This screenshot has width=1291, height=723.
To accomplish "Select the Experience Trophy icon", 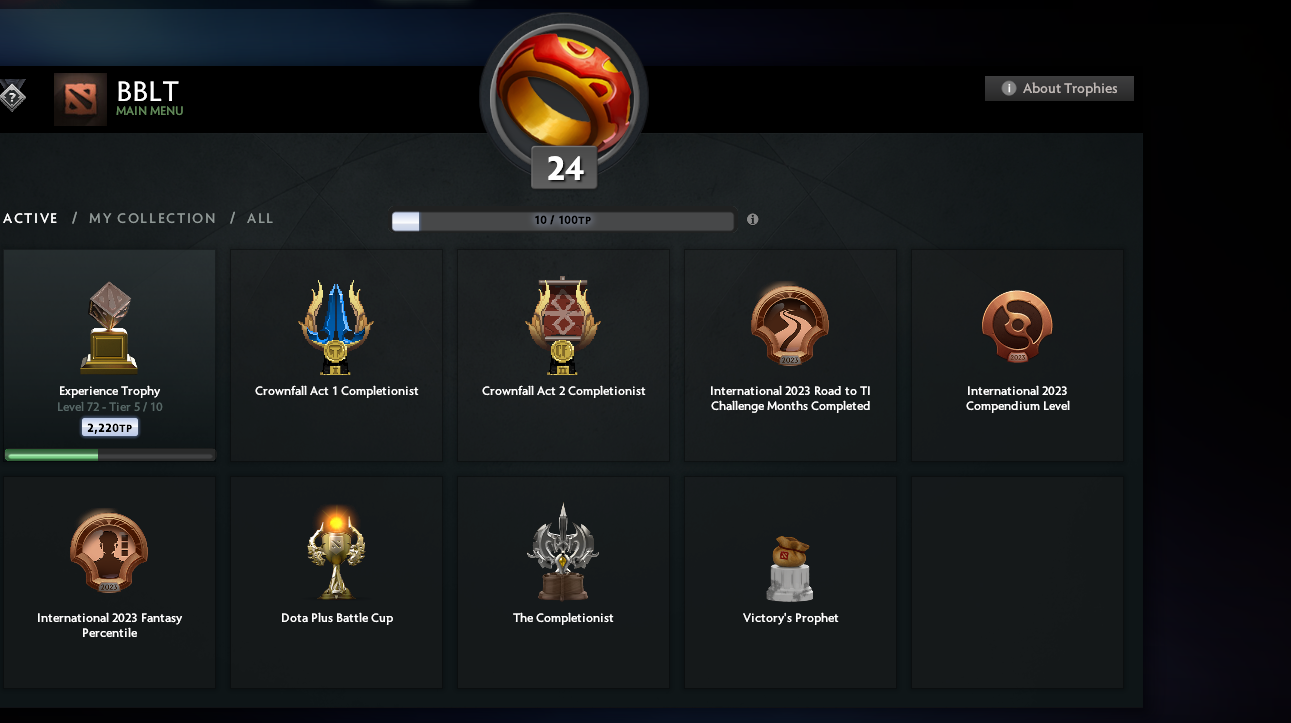I will 108,323.
